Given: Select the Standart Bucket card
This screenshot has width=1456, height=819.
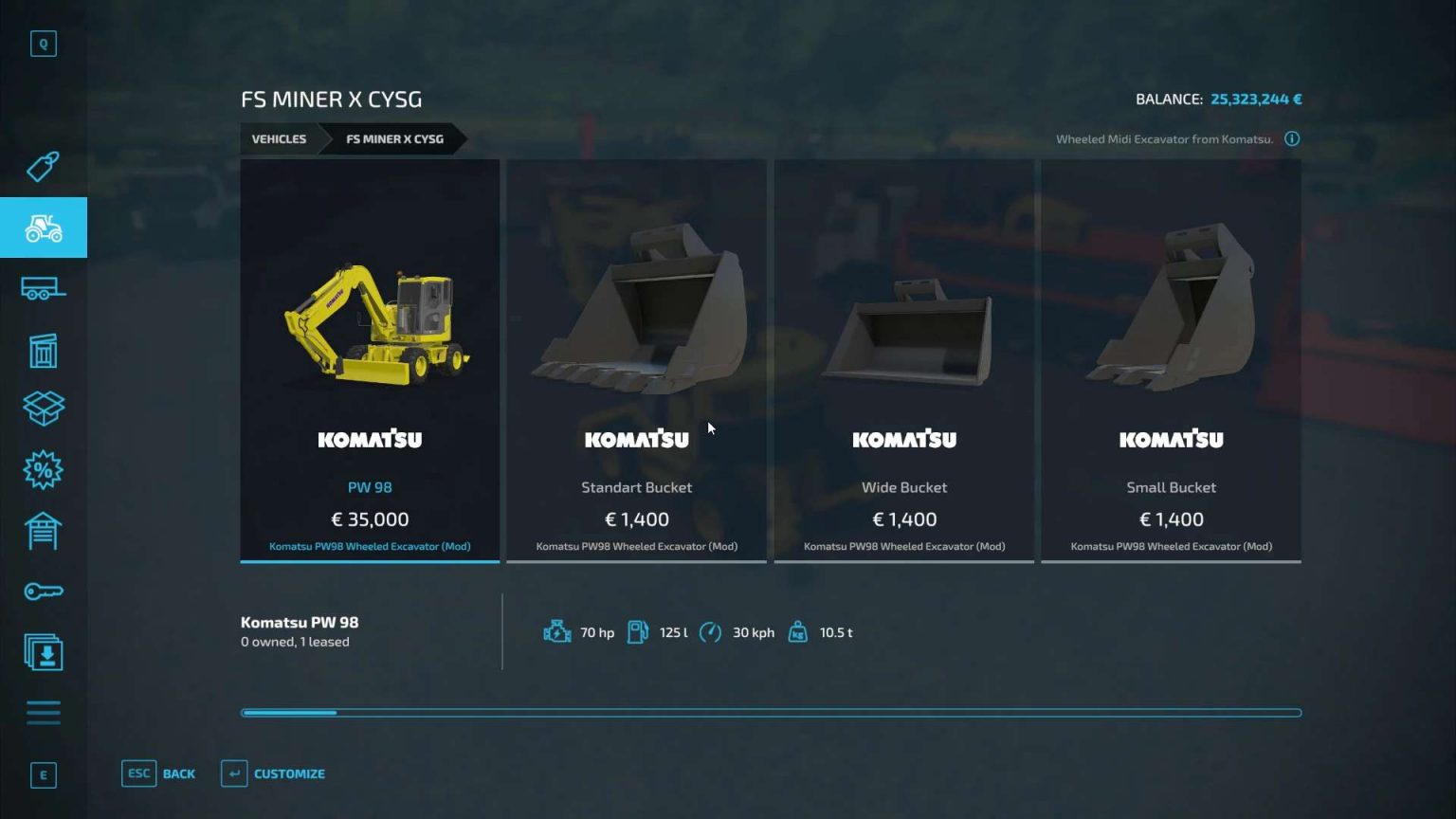Looking at the screenshot, I should click(x=636, y=360).
